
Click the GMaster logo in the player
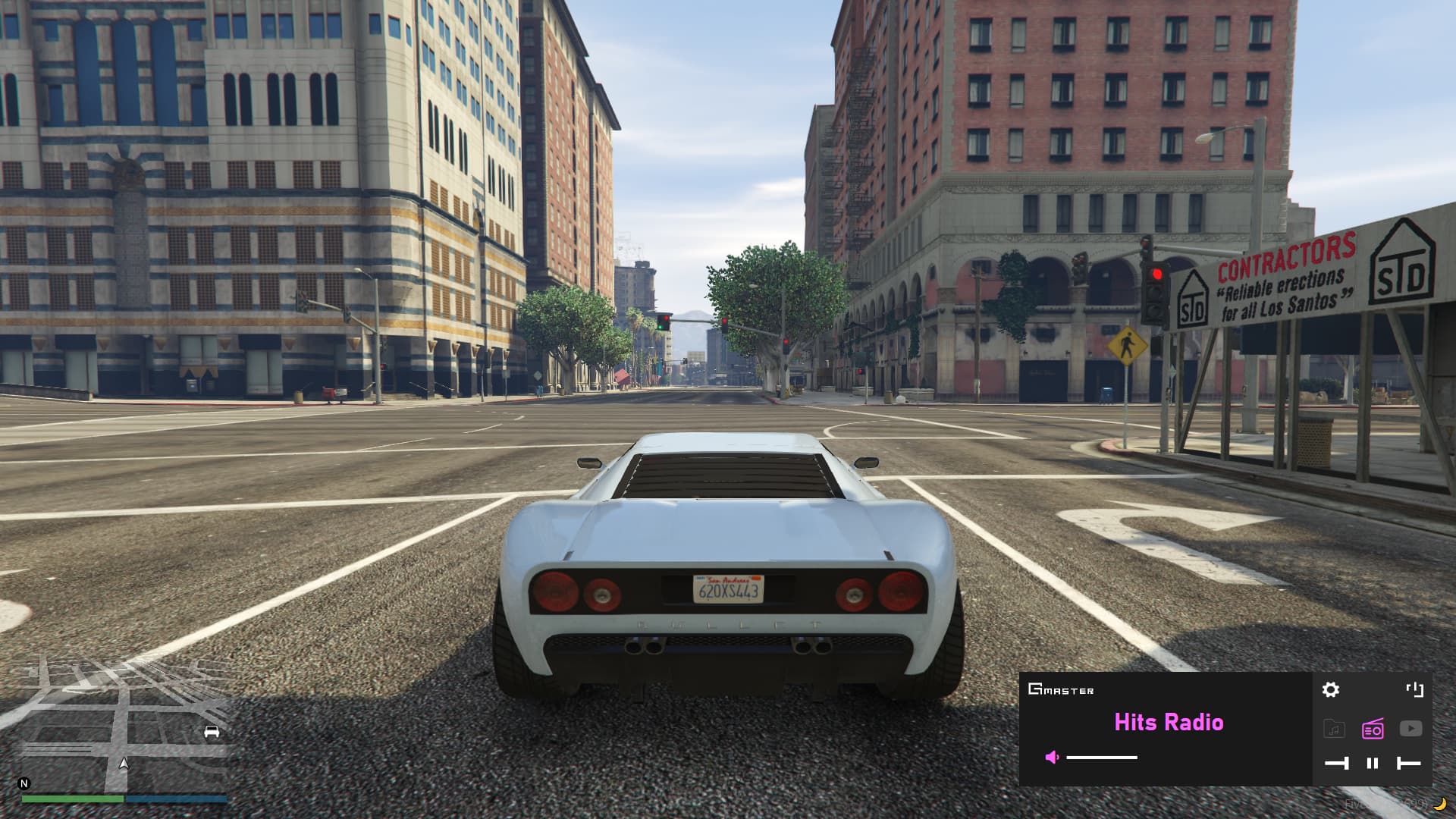point(1061,690)
